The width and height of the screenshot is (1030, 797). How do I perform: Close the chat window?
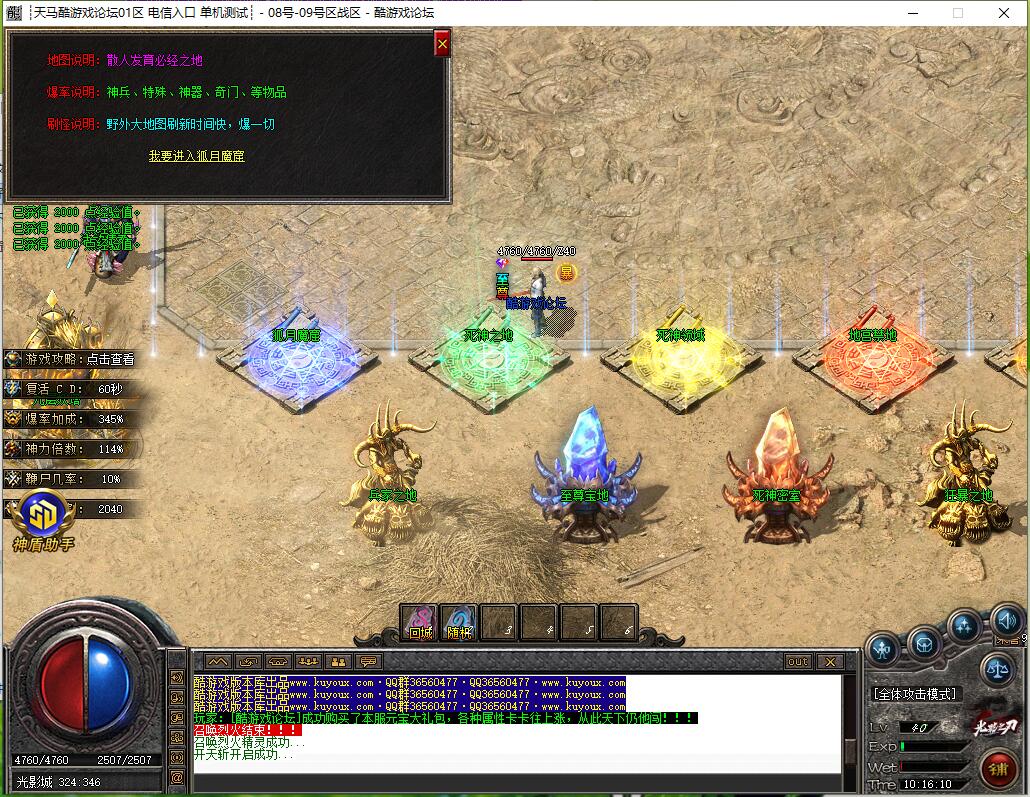(829, 662)
